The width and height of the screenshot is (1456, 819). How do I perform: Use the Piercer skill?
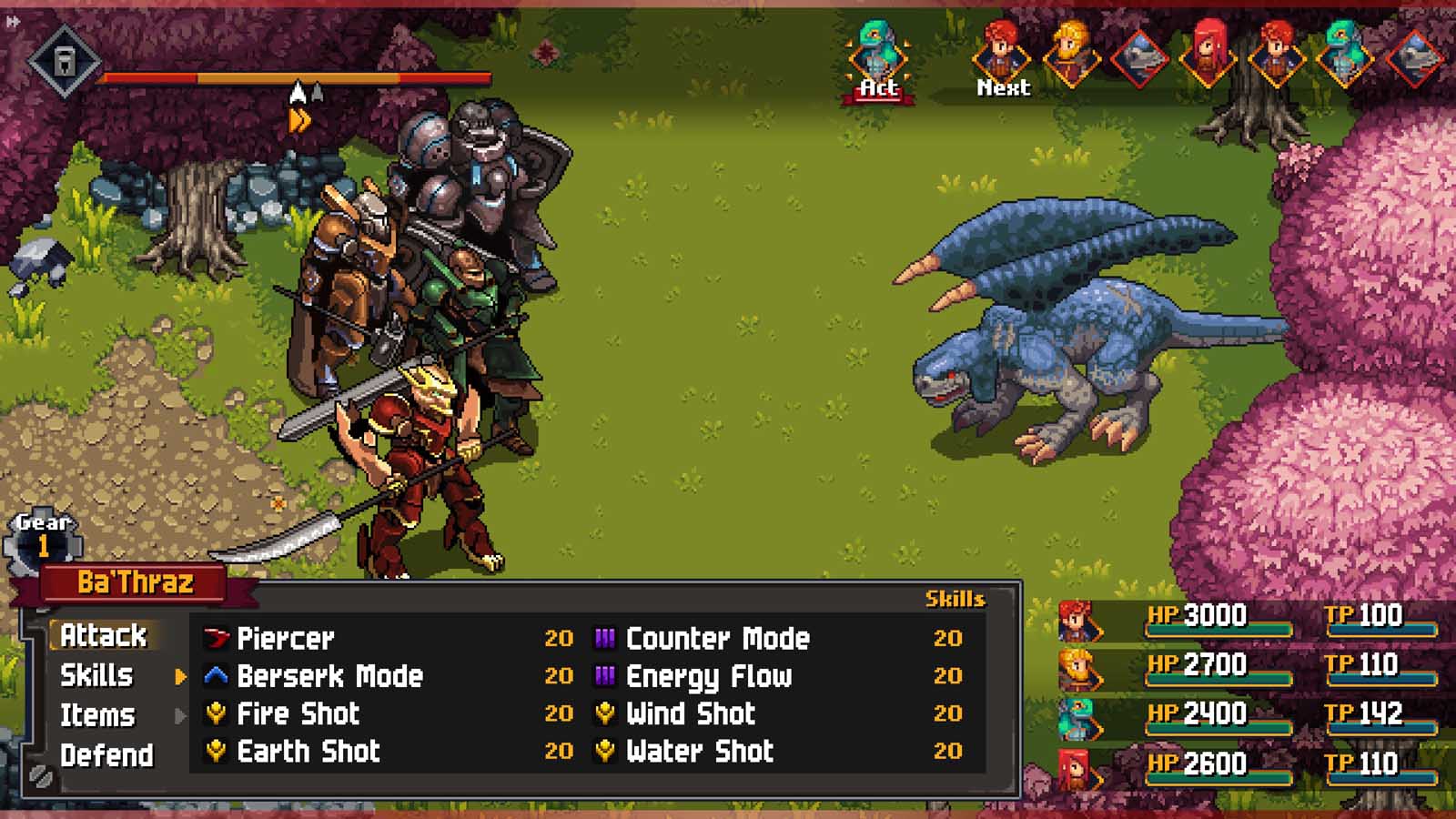pos(286,638)
